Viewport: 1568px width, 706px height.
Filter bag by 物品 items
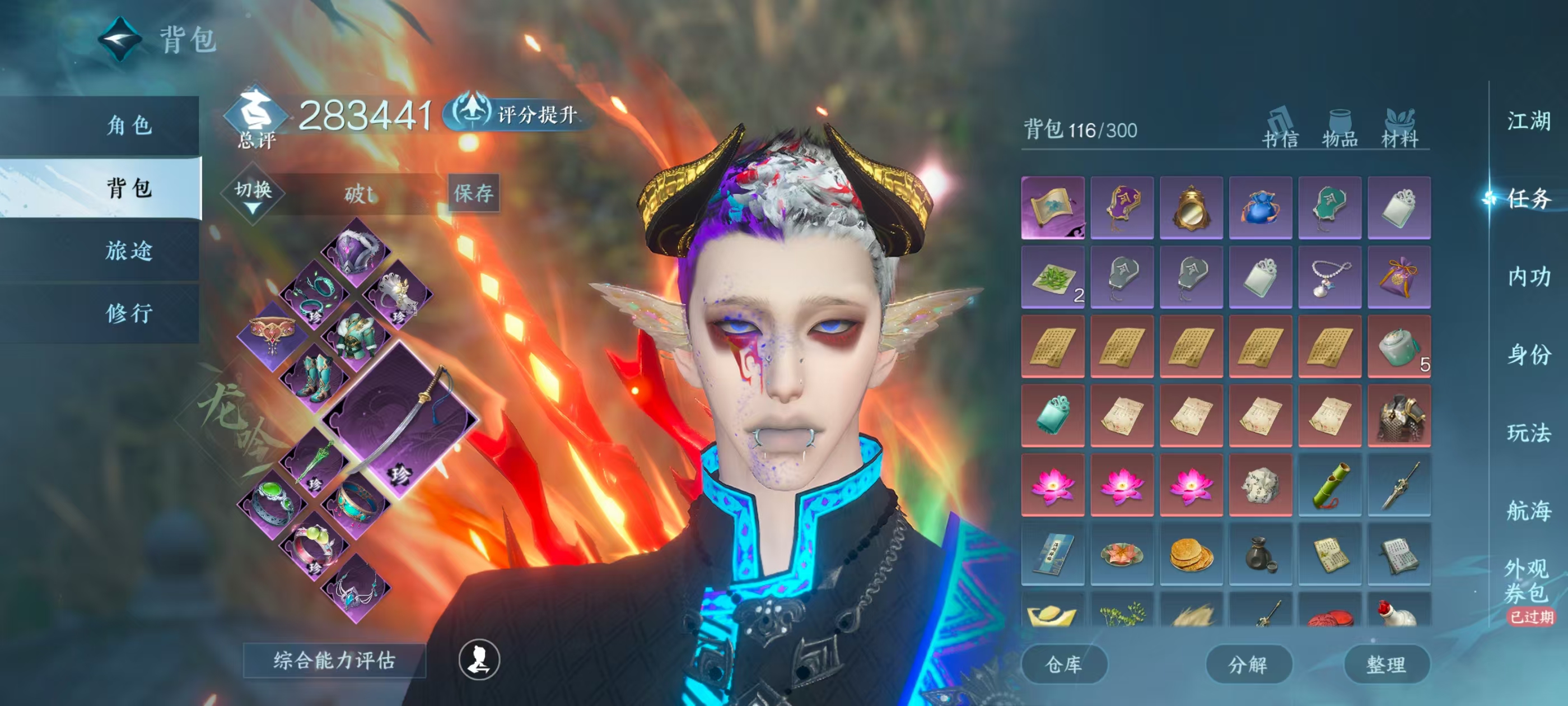1340,129
